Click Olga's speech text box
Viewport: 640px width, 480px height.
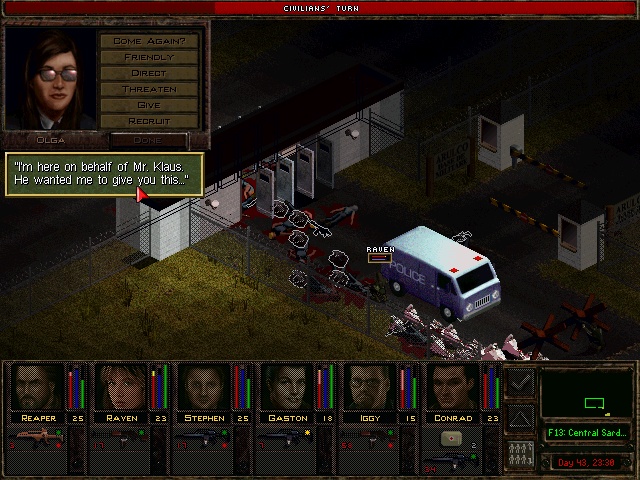(x=105, y=173)
